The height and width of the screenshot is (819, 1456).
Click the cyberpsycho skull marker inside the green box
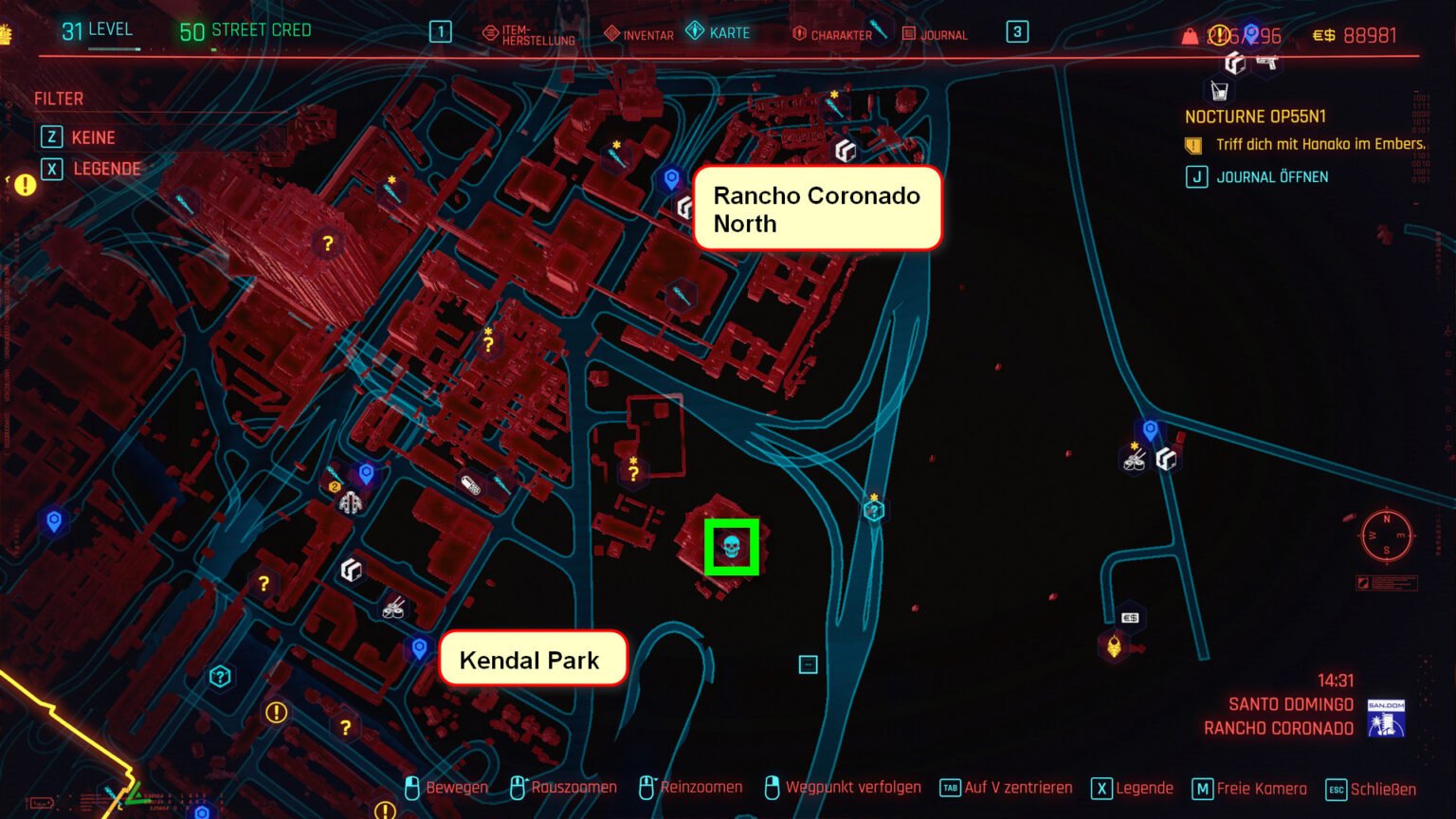click(731, 546)
